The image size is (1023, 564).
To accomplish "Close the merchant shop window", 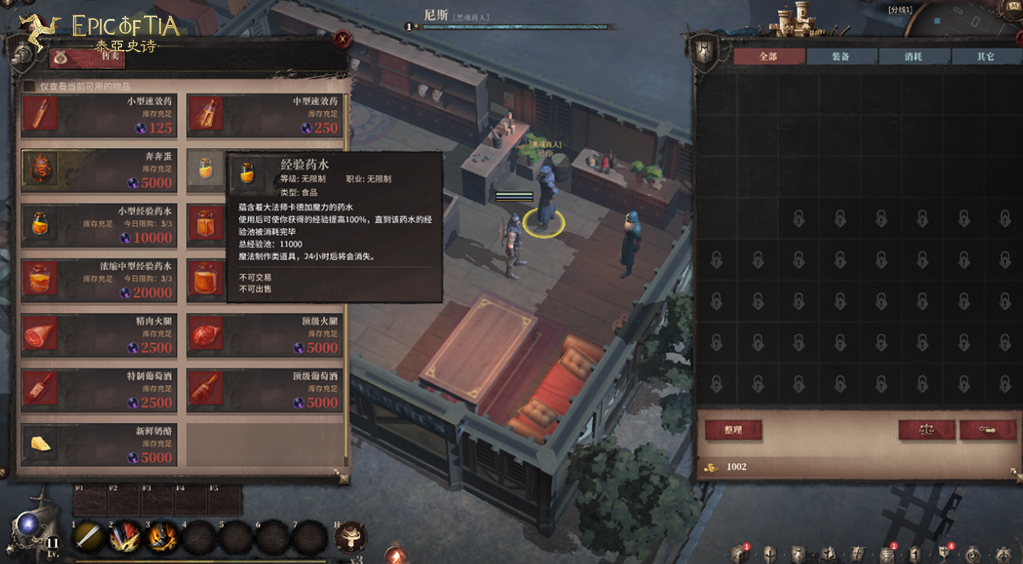I will pyautogui.click(x=343, y=40).
